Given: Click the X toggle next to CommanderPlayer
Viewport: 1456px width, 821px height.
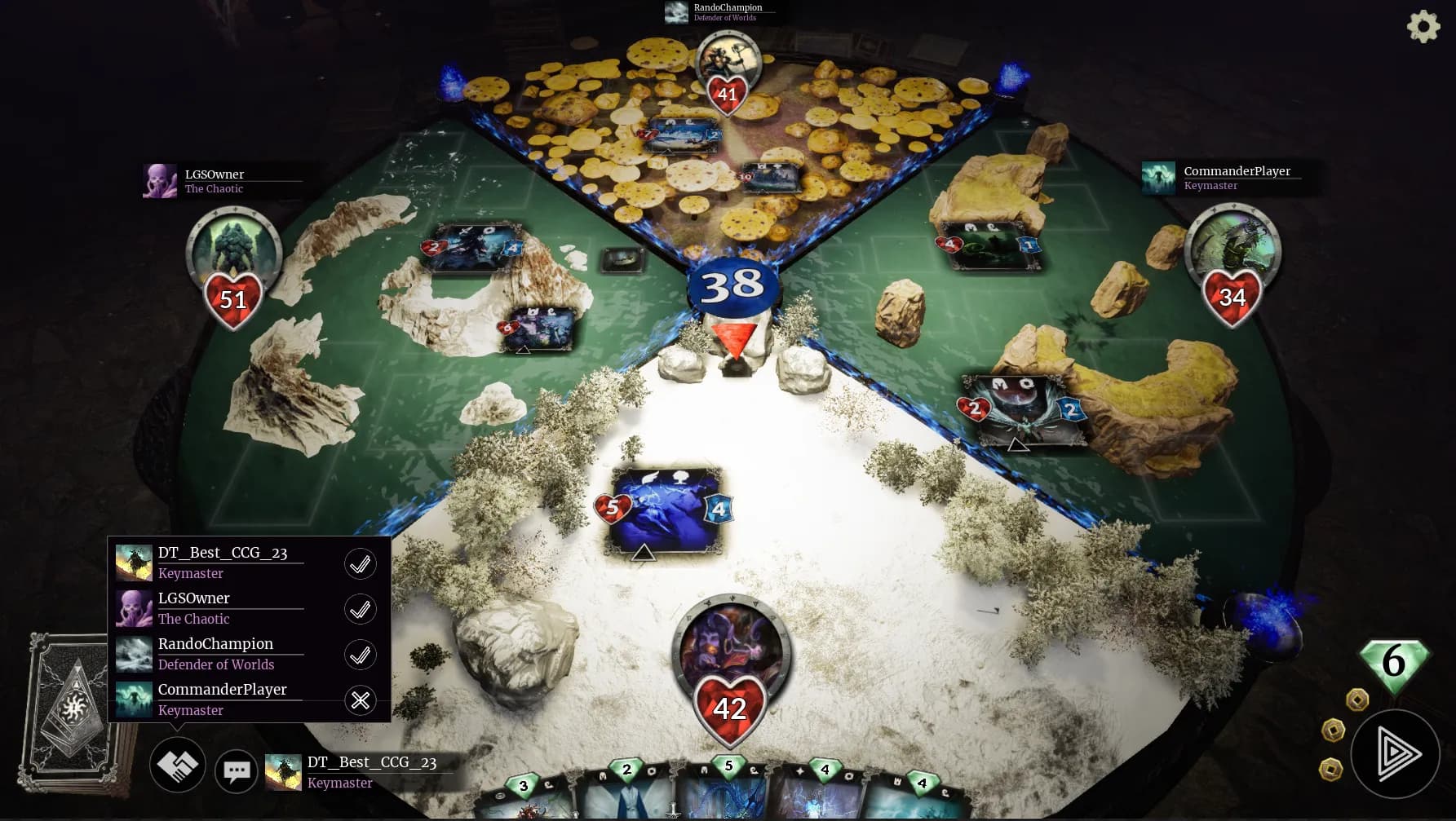Looking at the screenshot, I should [360, 700].
